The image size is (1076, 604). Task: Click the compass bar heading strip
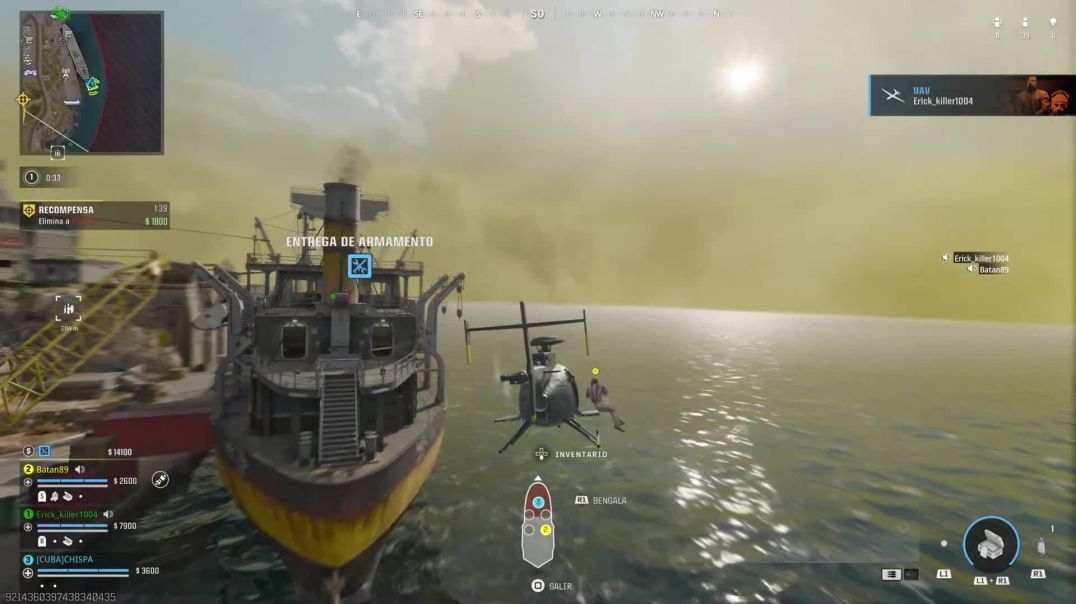(538, 14)
